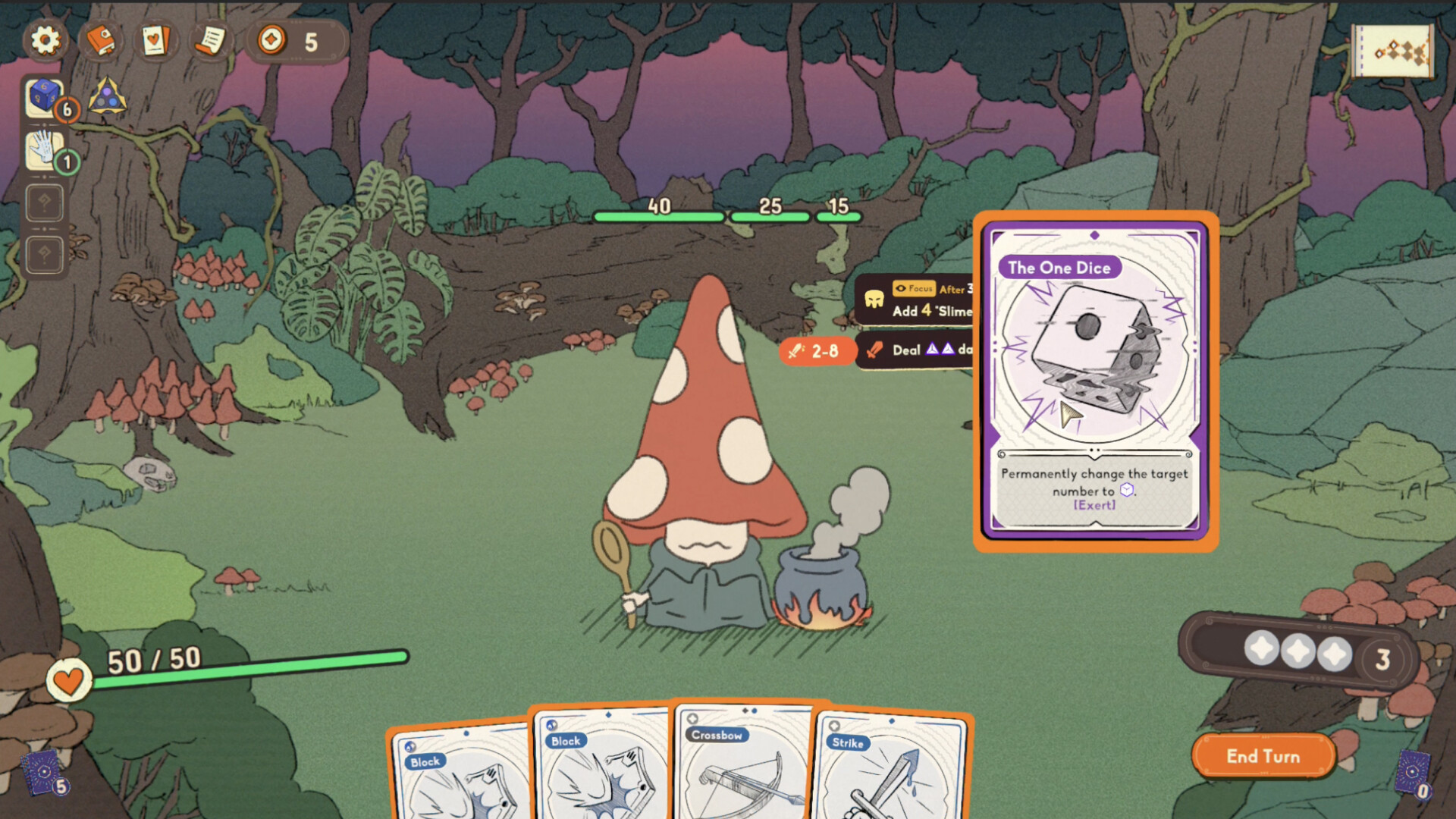
Task: Open the orange journal book
Action: tap(101, 41)
